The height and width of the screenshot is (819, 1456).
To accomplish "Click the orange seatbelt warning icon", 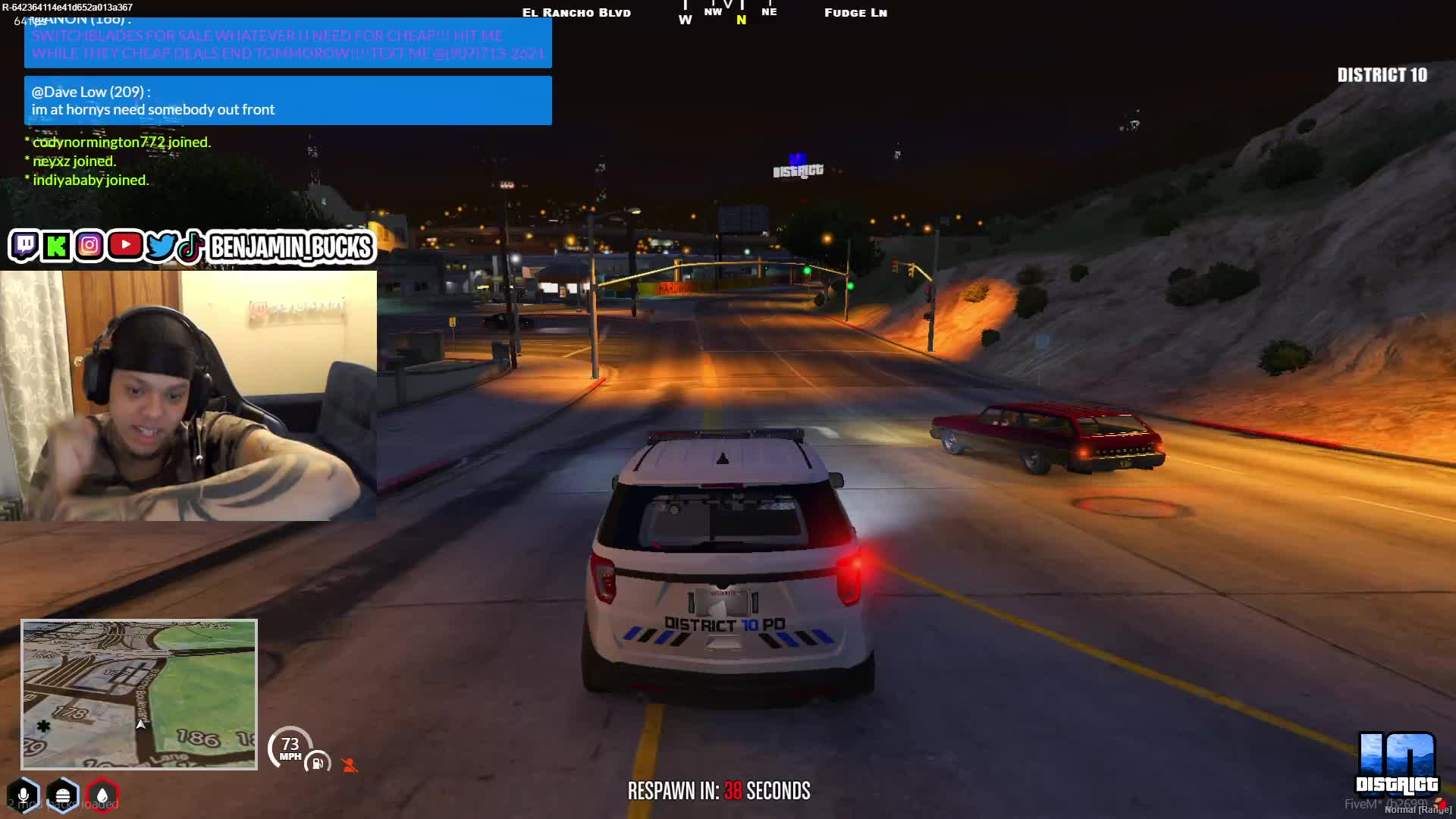I will (350, 765).
